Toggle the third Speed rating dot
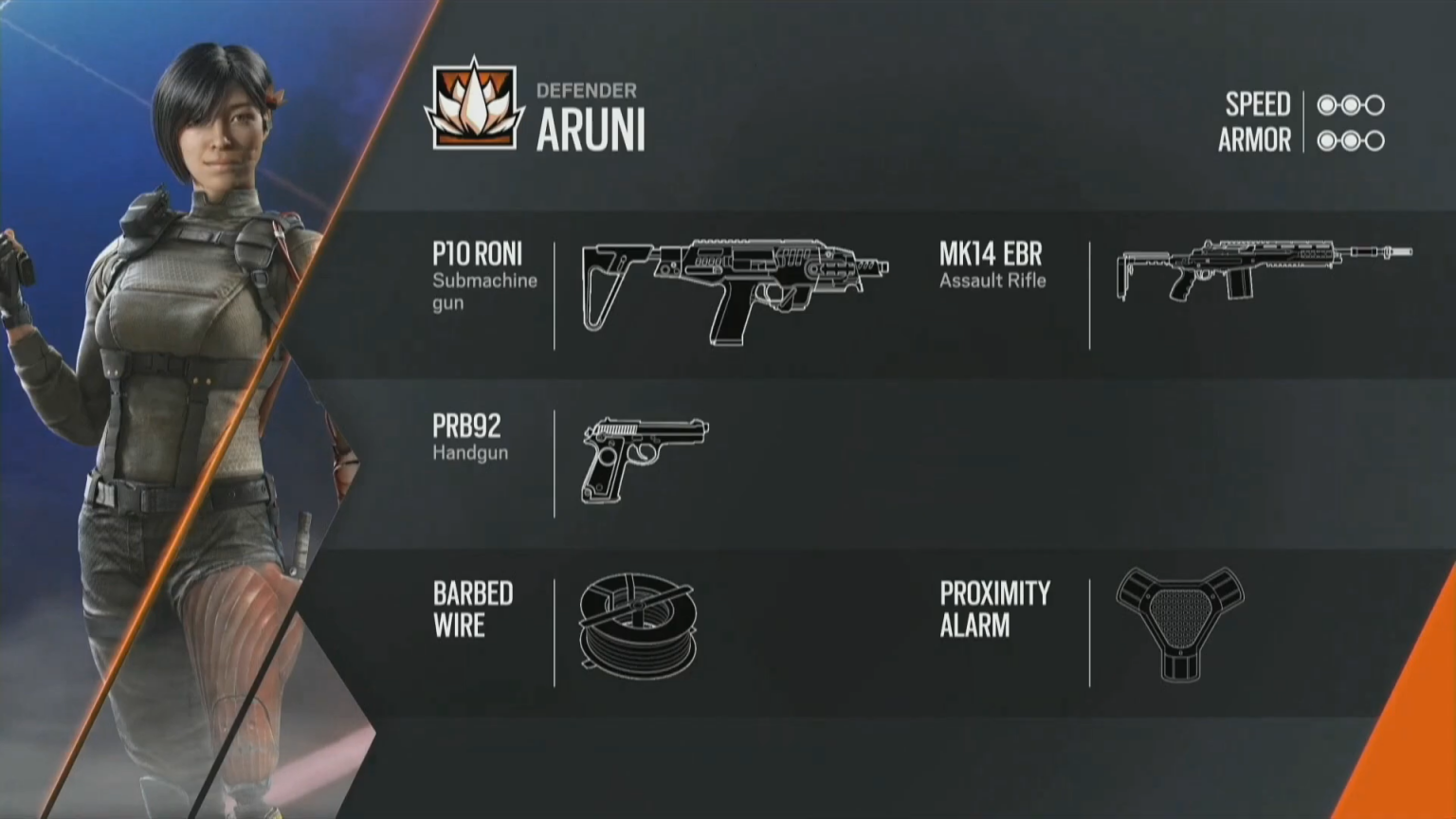Screen dimensions: 1456x819 pyautogui.click(x=1374, y=104)
